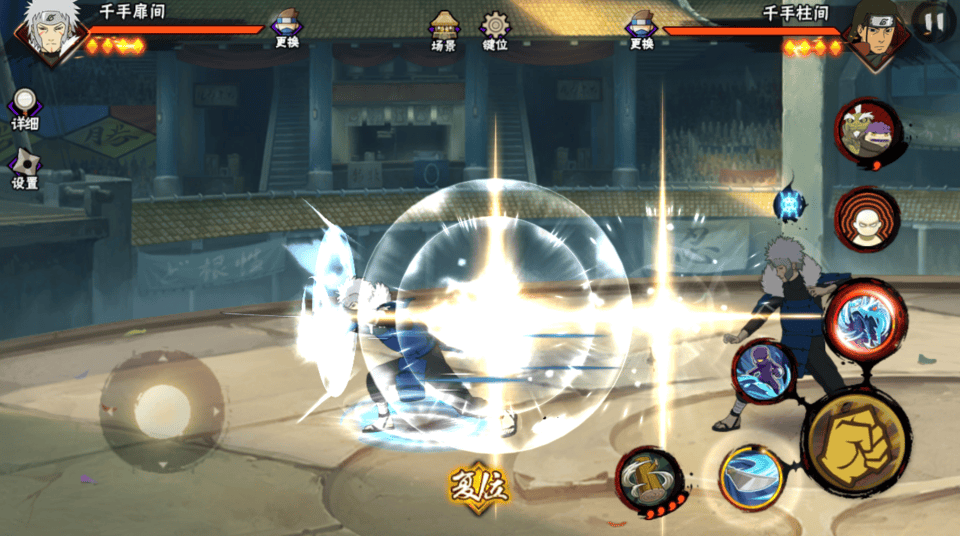The height and width of the screenshot is (536, 960).
Task: Click 更换 beside 千手柱间's health bar
Action: (x=641, y=29)
